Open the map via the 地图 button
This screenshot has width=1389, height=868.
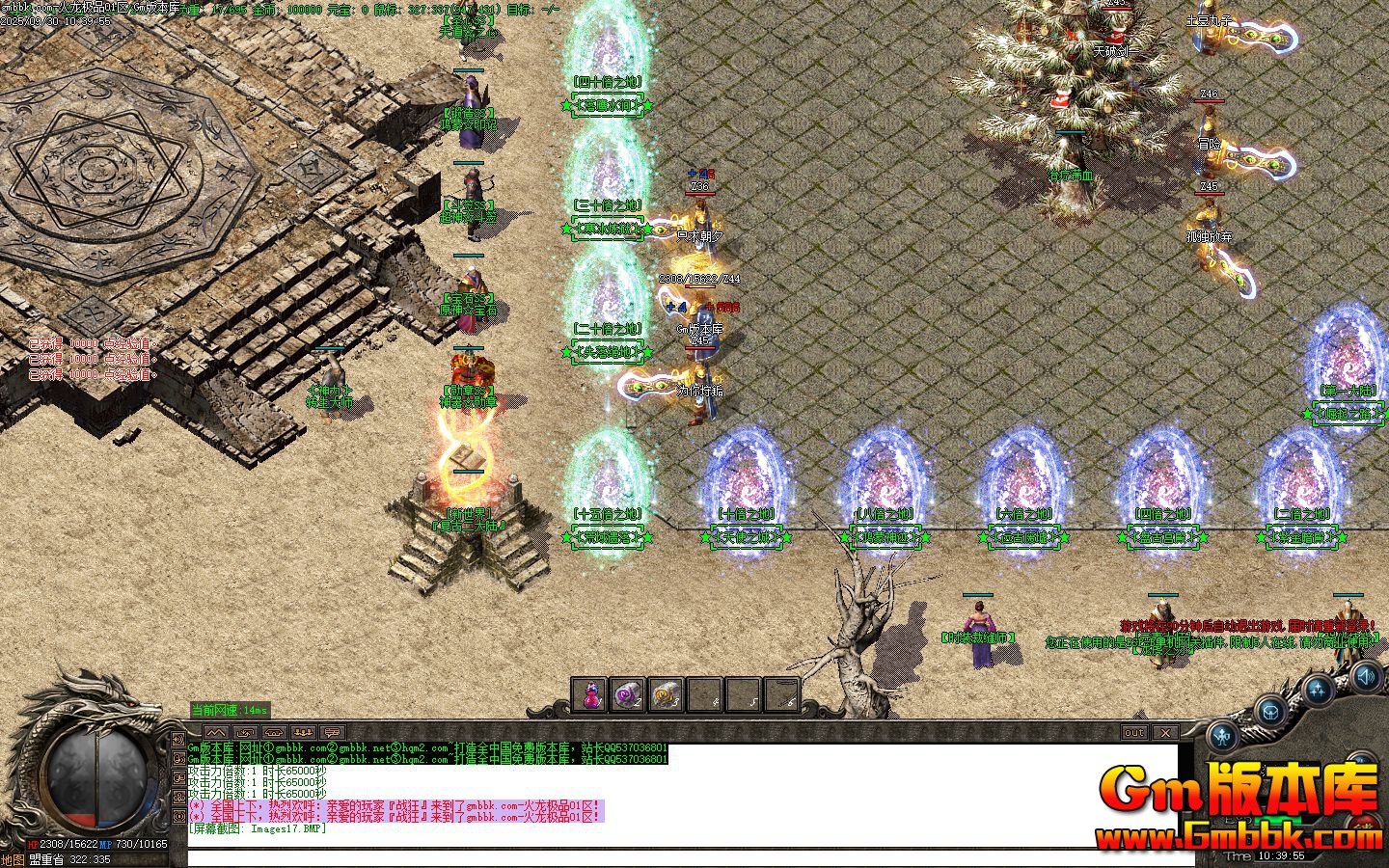pyautogui.click(x=13, y=859)
